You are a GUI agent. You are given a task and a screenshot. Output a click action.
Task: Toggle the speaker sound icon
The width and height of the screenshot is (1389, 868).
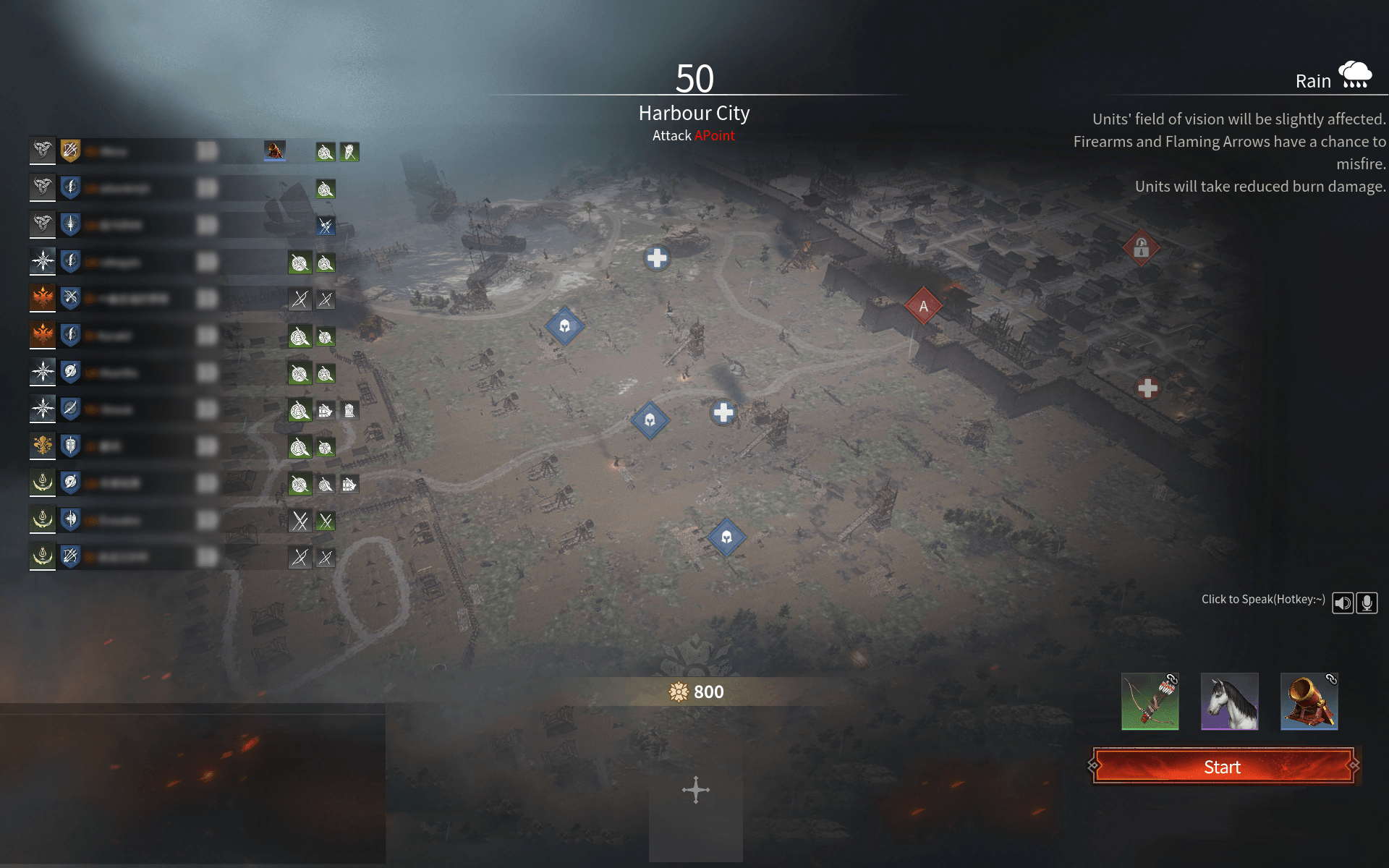tap(1343, 603)
